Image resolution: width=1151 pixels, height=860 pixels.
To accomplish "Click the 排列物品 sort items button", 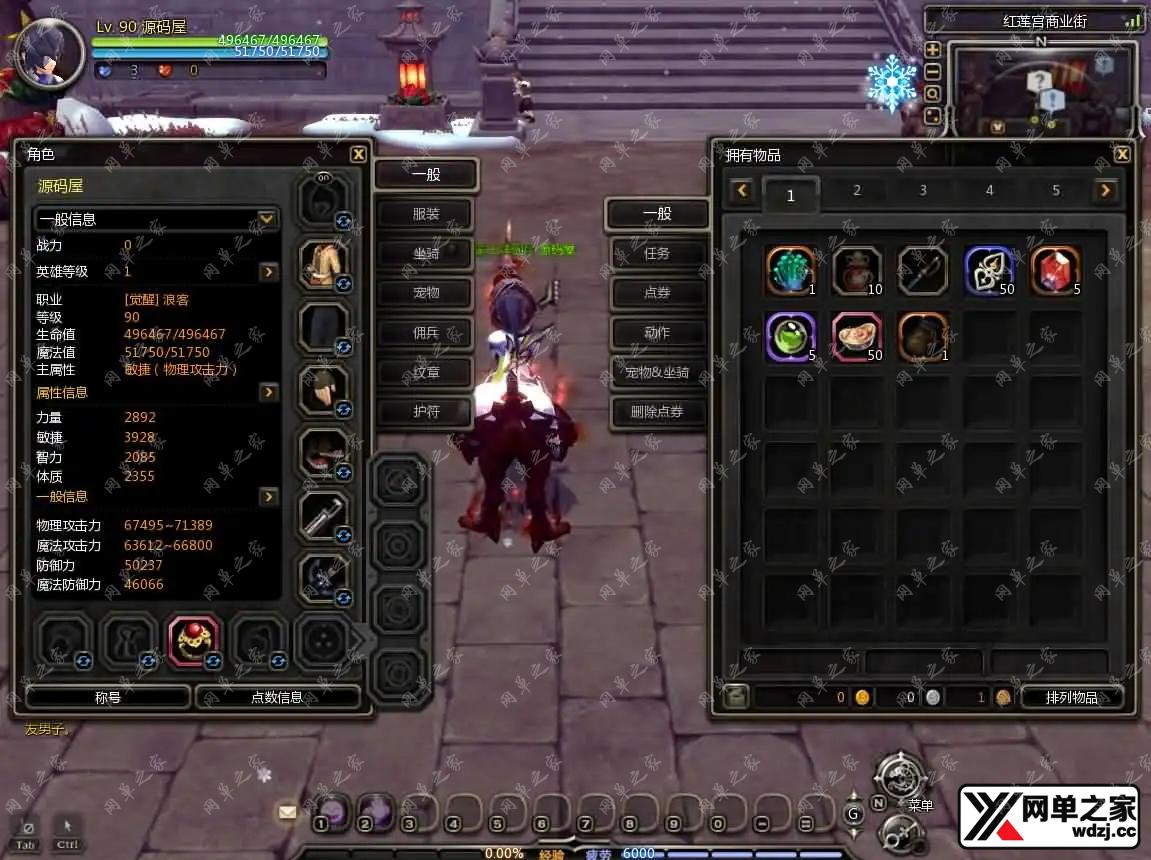I will coord(1071,697).
